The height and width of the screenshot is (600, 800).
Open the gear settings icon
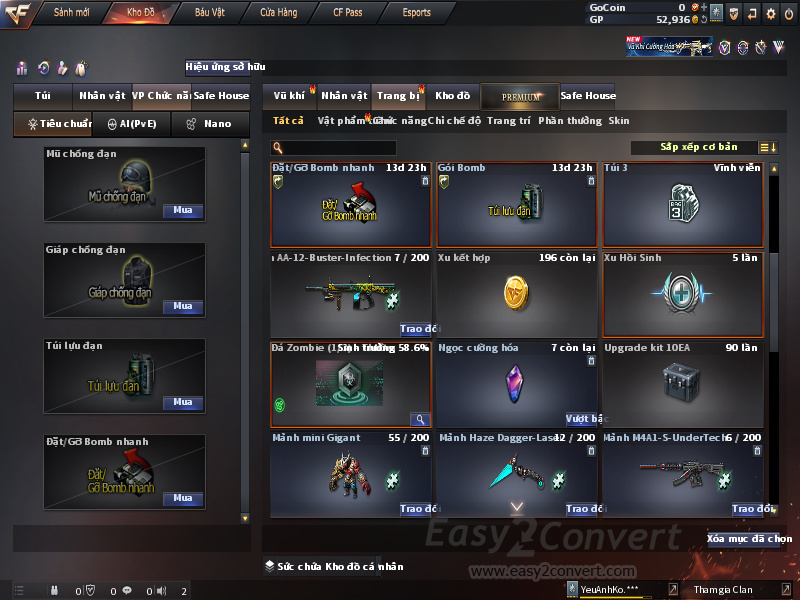tap(770, 13)
